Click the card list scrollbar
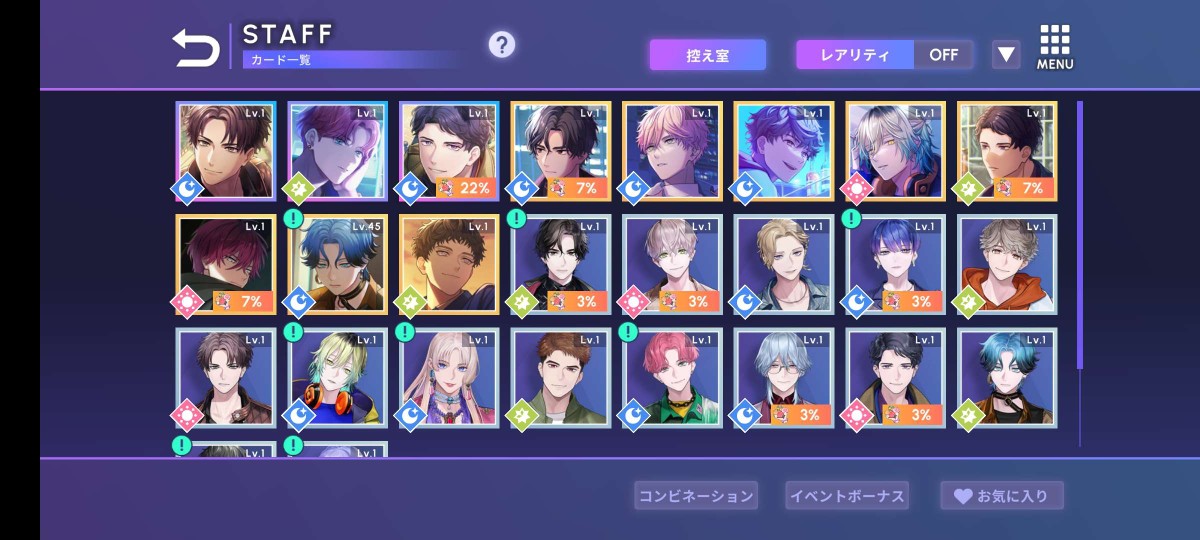 pos(1079,235)
